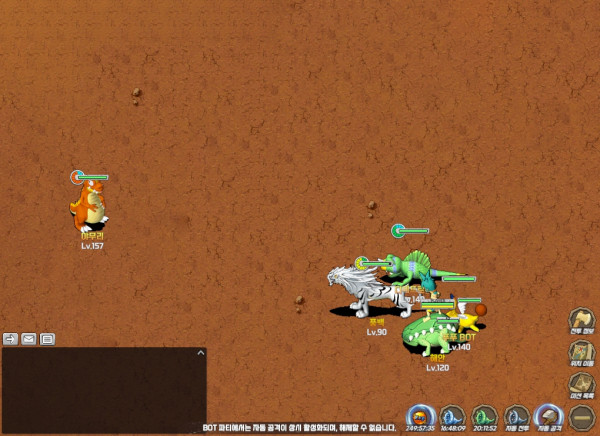This screenshot has width=600, height=436.
Task: Toggle the auto battle button
Action: 517,414
